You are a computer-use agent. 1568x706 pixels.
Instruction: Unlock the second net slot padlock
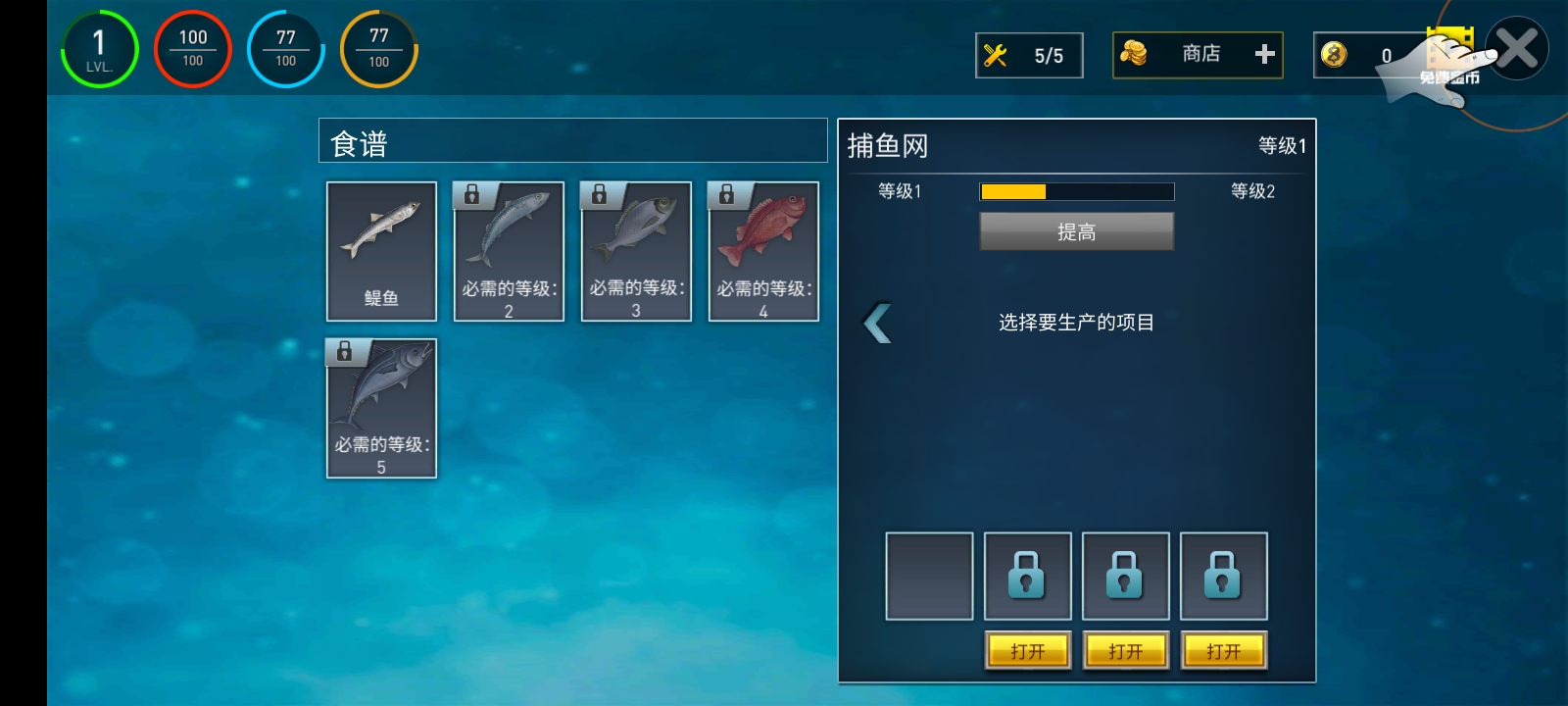click(1027, 575)
